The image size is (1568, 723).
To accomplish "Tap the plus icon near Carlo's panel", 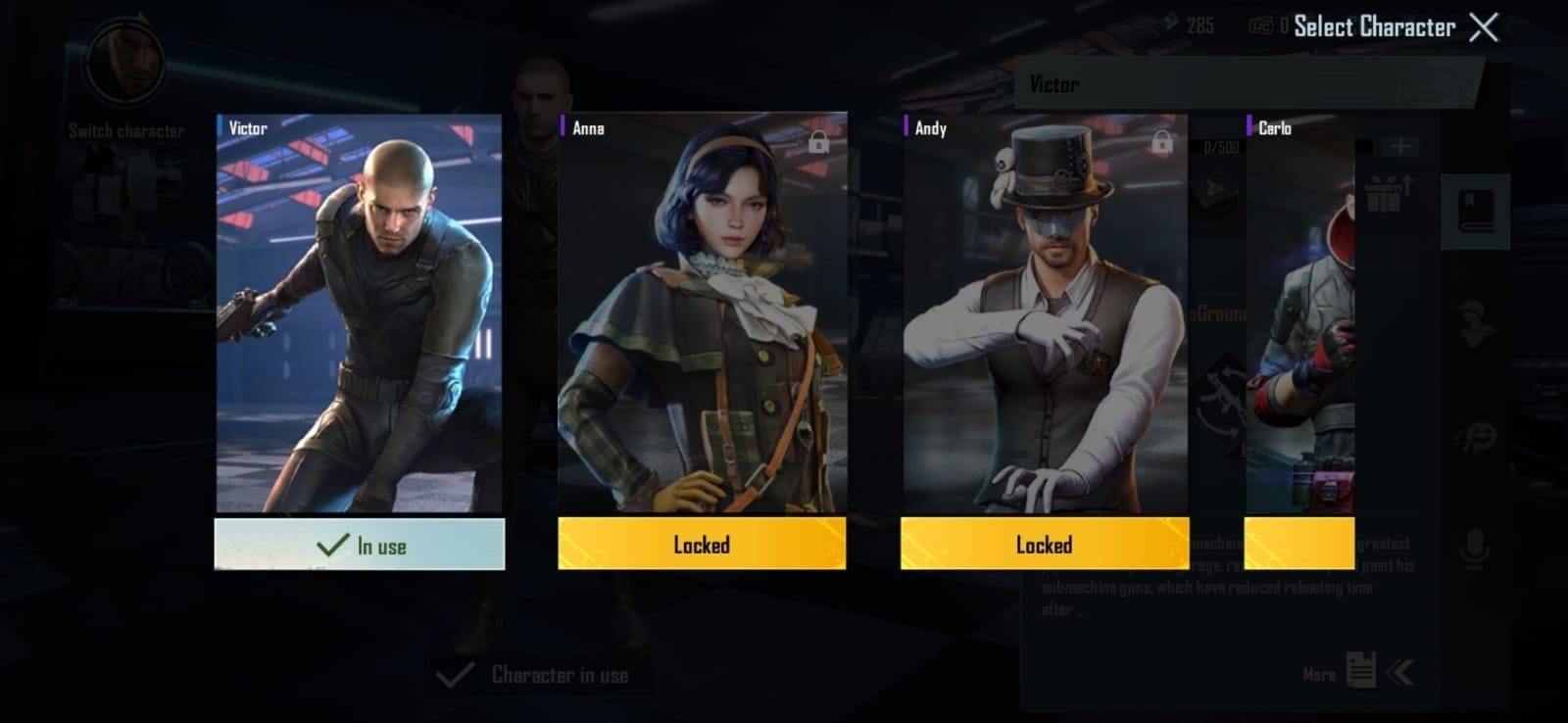I will tap(1400, 145).
